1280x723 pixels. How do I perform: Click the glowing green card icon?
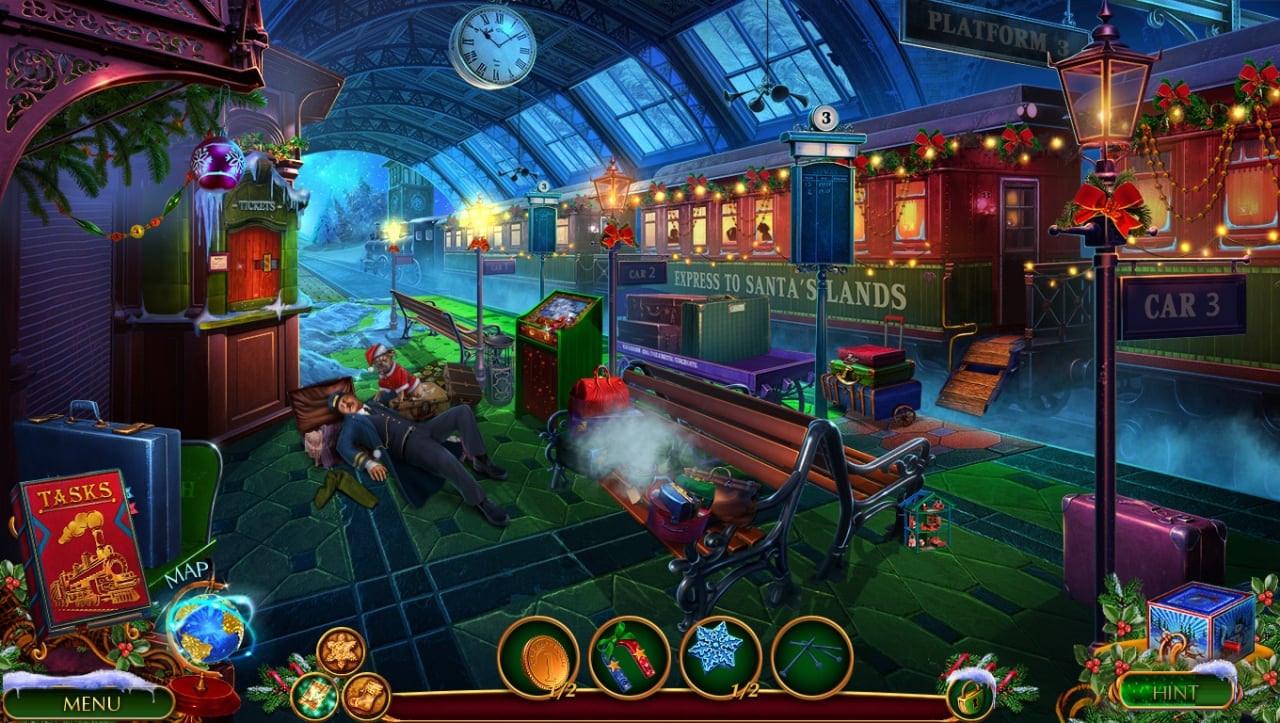pyautogui.click(x=315, y=694)
